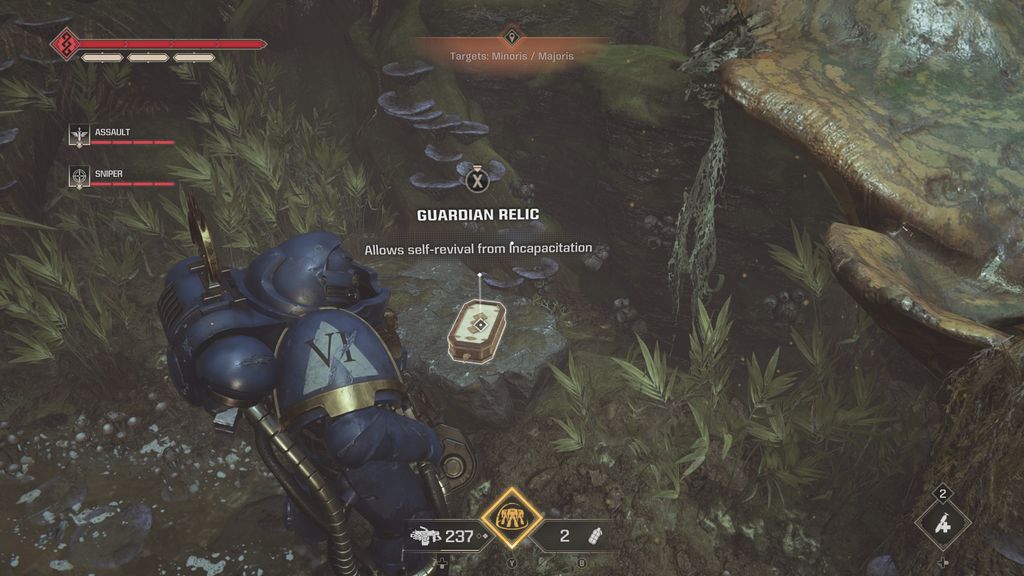Select the Assault squadmate class icon
This screenshot has height=576, width=1024.
(79, 135)
